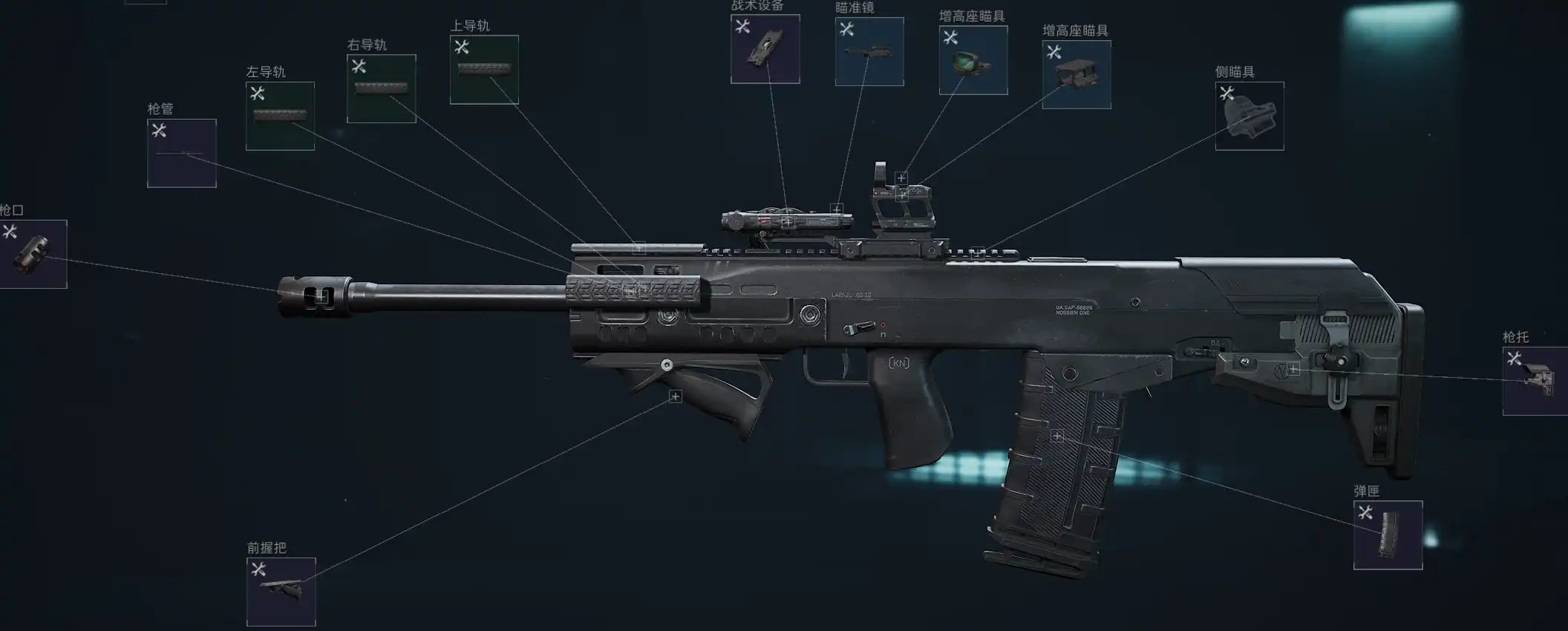Select the 右导轨 right rail slot
Viewport: 1568px width, 631px height.
[x=381, y=88]
